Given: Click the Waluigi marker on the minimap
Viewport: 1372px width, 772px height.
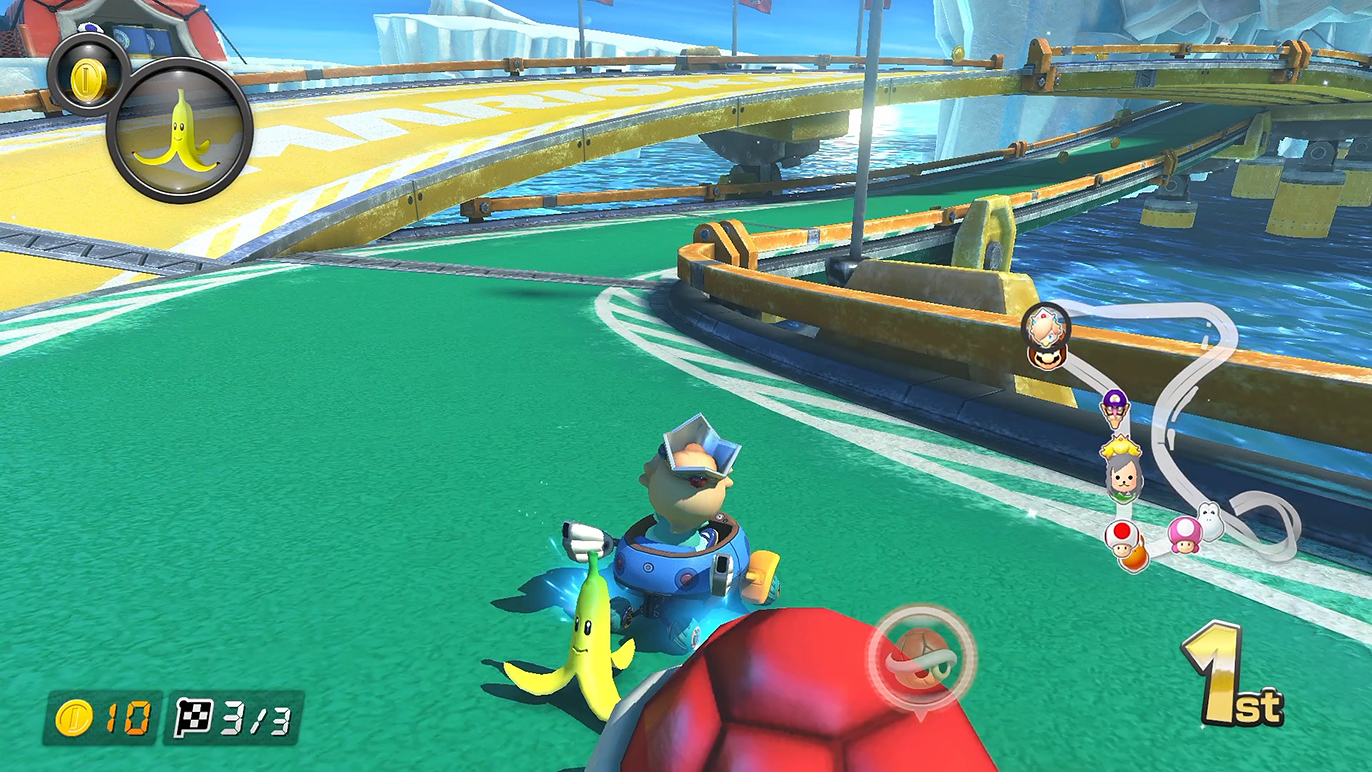Looking at the screenshot, I should click(1114, 406).
